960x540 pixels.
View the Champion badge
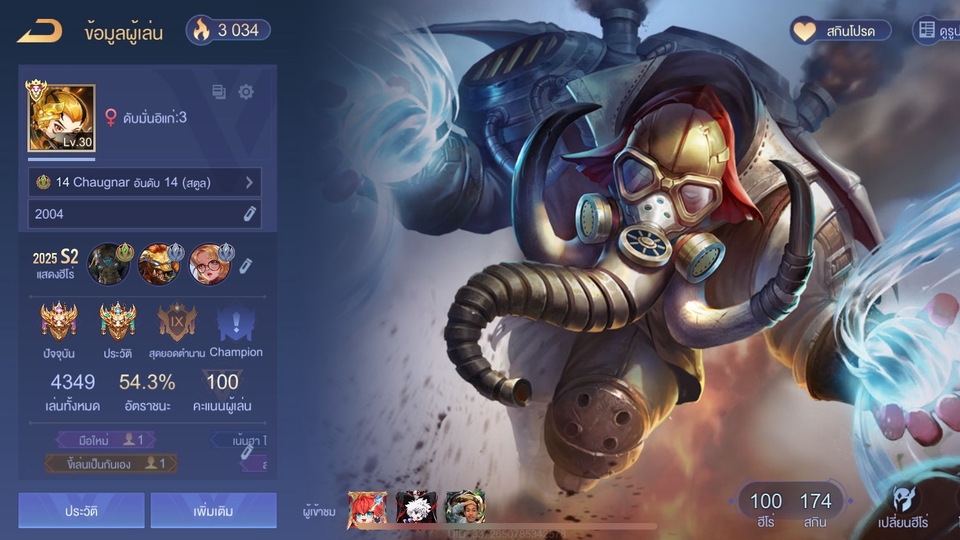(x=236, y=322)
